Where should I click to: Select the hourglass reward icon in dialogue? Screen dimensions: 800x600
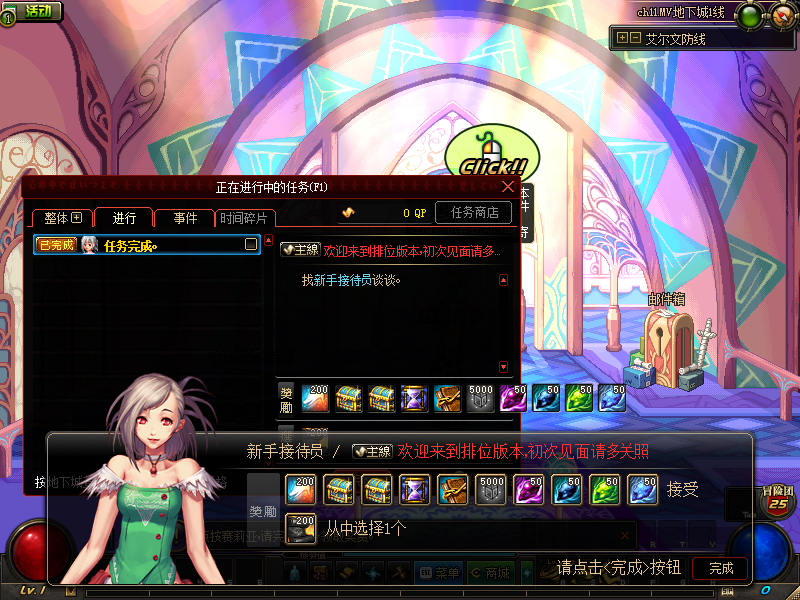[x=415, y=490]
